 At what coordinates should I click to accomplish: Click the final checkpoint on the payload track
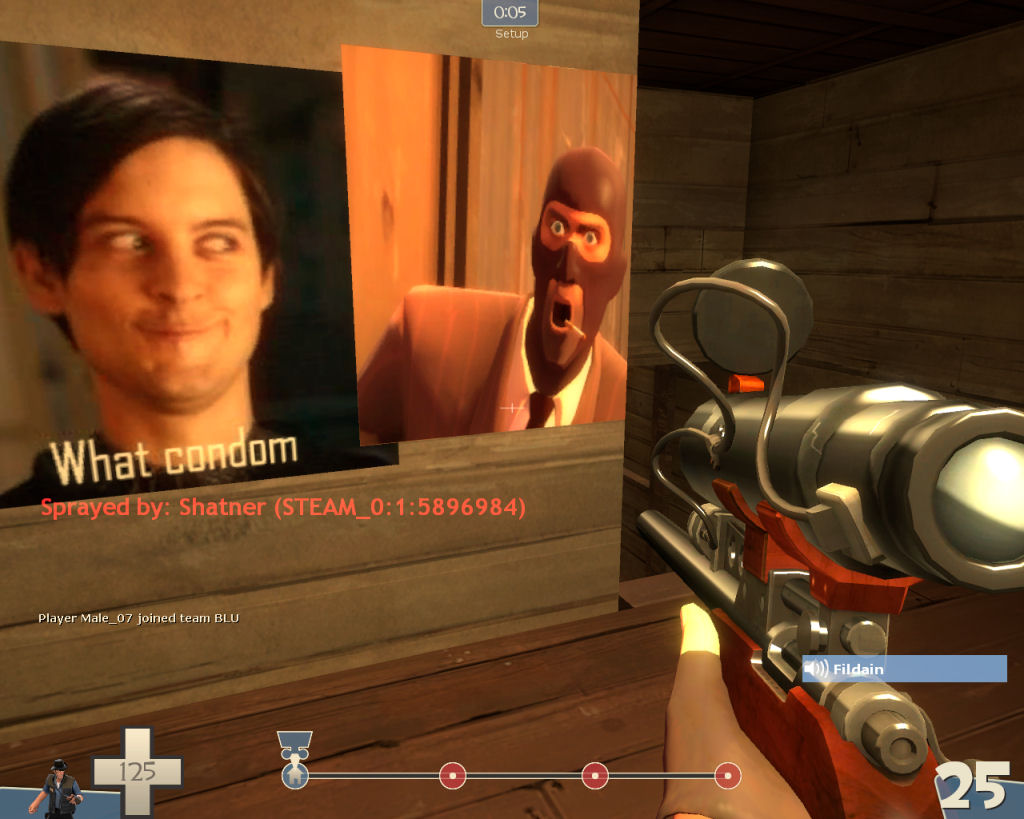pyautogui.click(x=727, y=775)
